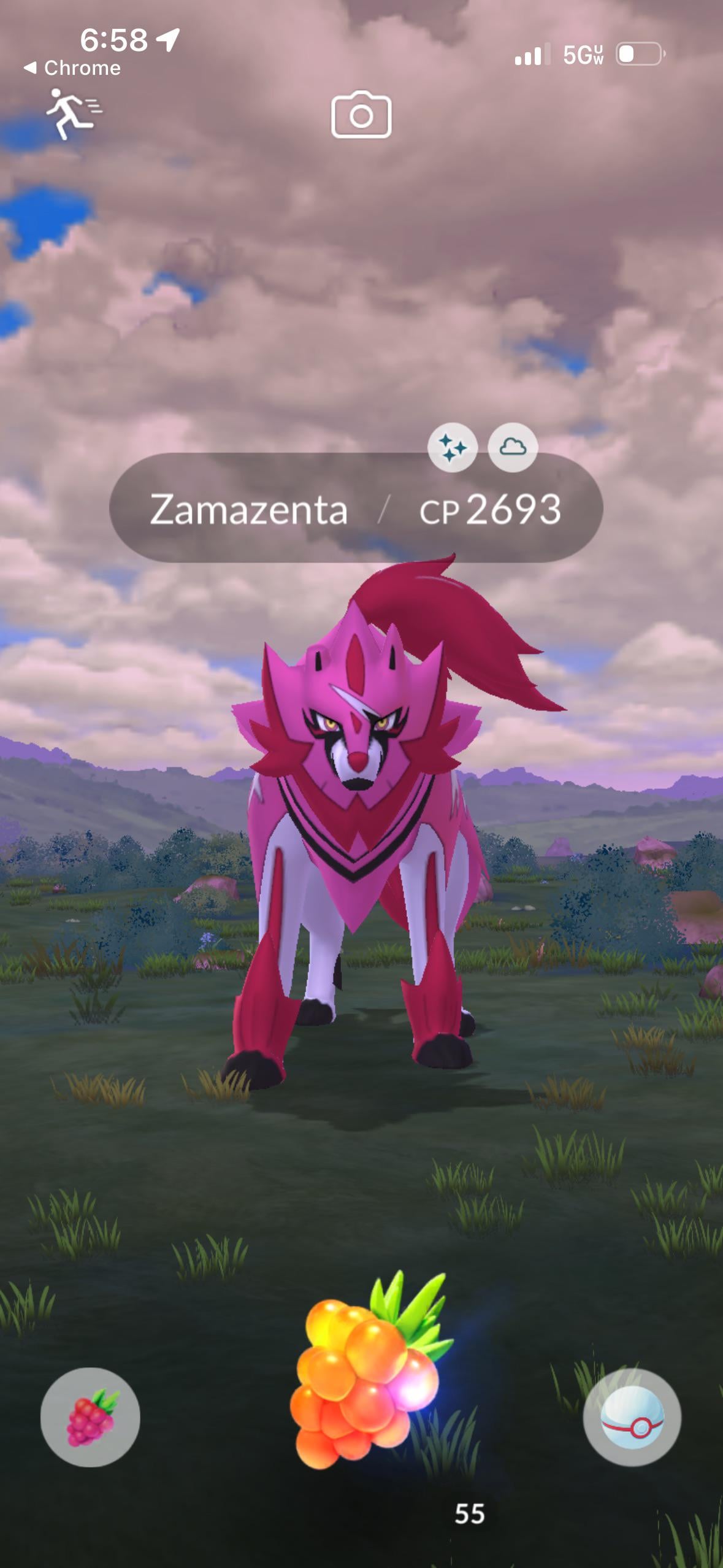Tap the run away icon
Image resolution: width=723 pixels, height=1568 pixels.
click(73, 113)
